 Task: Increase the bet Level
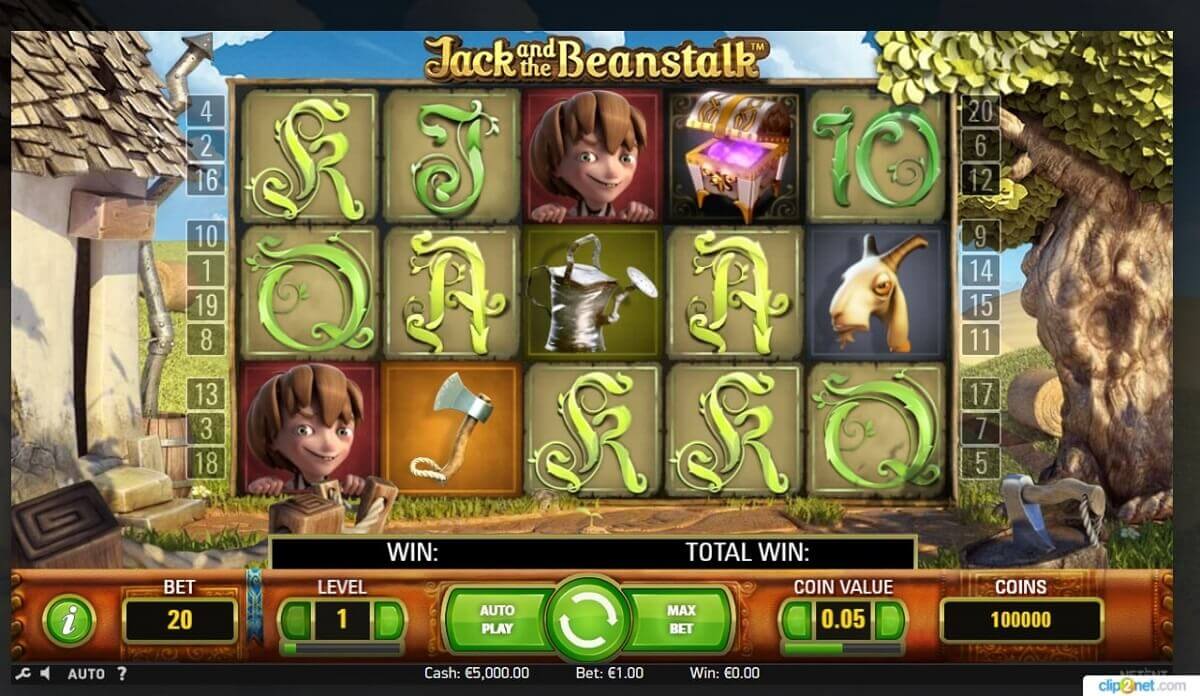[x=390, y=620]
